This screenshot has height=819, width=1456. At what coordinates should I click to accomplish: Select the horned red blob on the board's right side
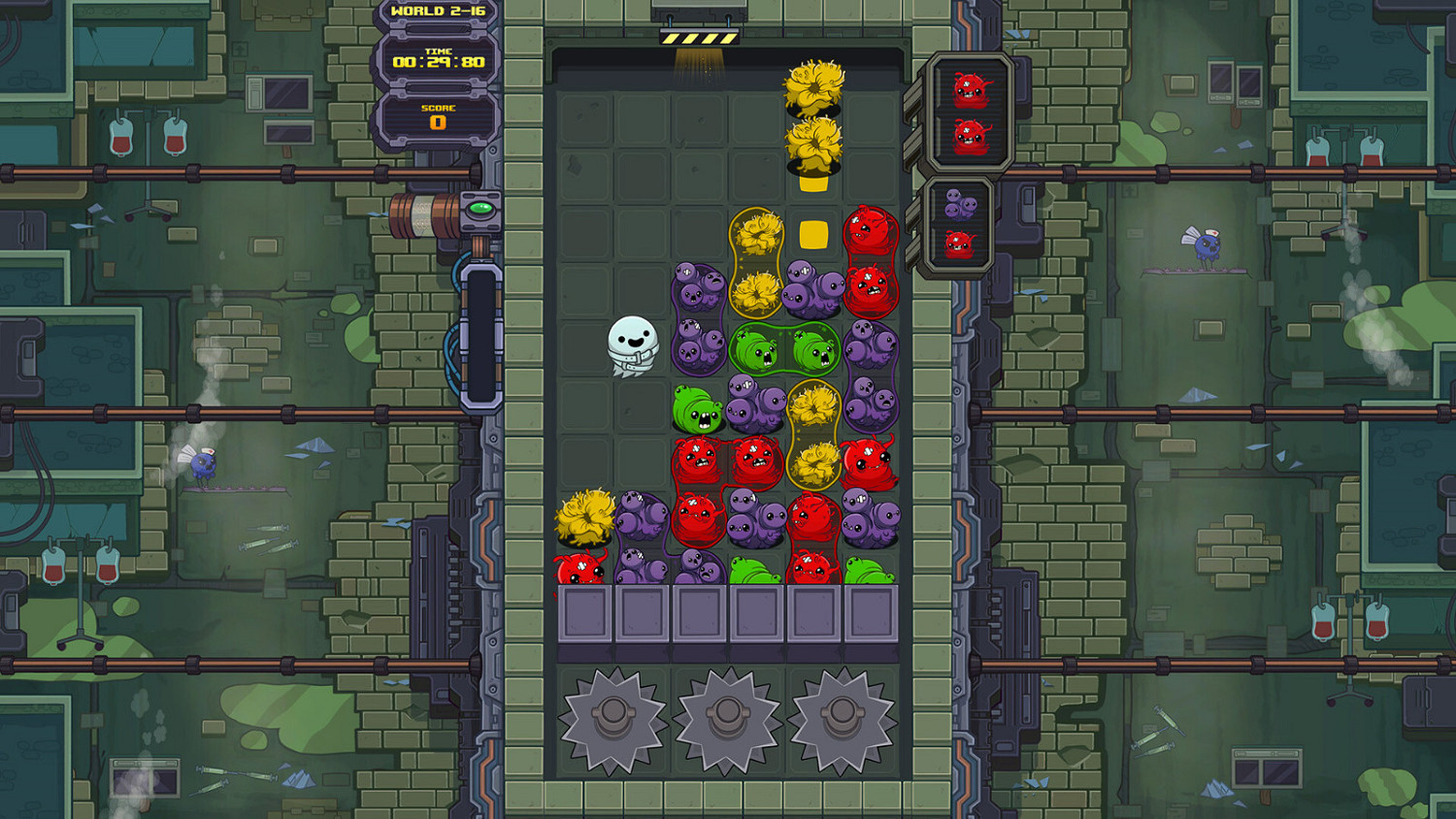coord(867,464)
